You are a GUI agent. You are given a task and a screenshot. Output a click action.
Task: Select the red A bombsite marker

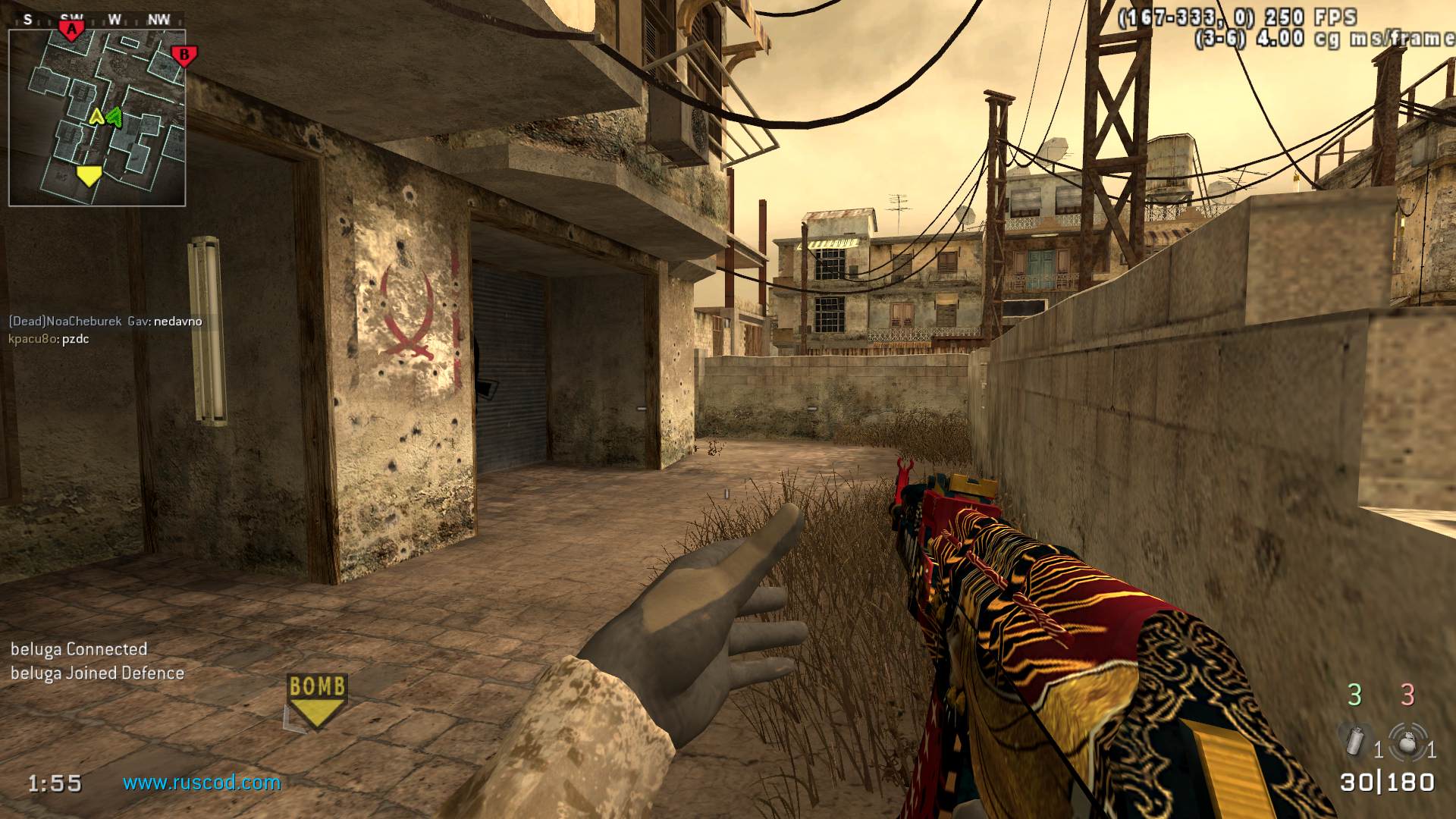71,30
